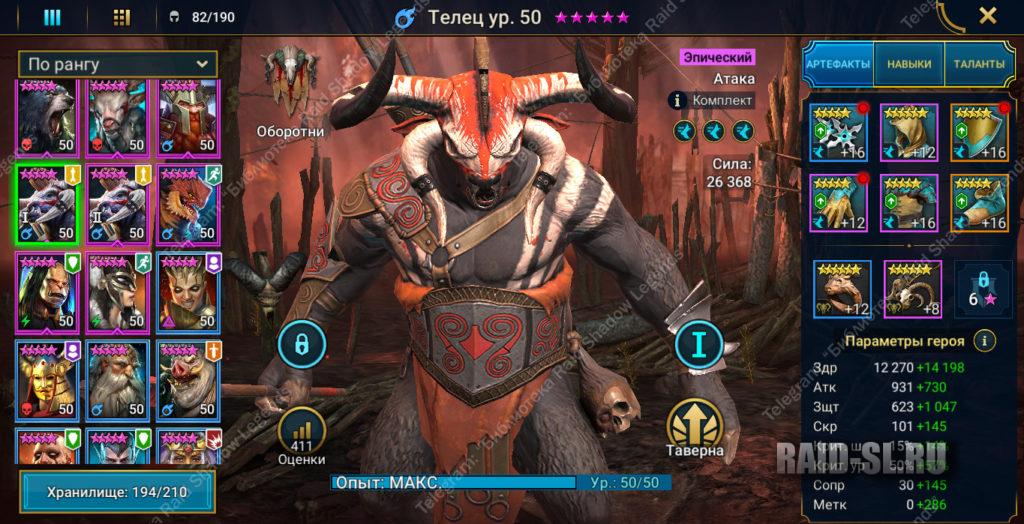Viewport: 1024px width, 524px height.
Task: Toggle the champion lock padlock button
Action: (302, 345)
